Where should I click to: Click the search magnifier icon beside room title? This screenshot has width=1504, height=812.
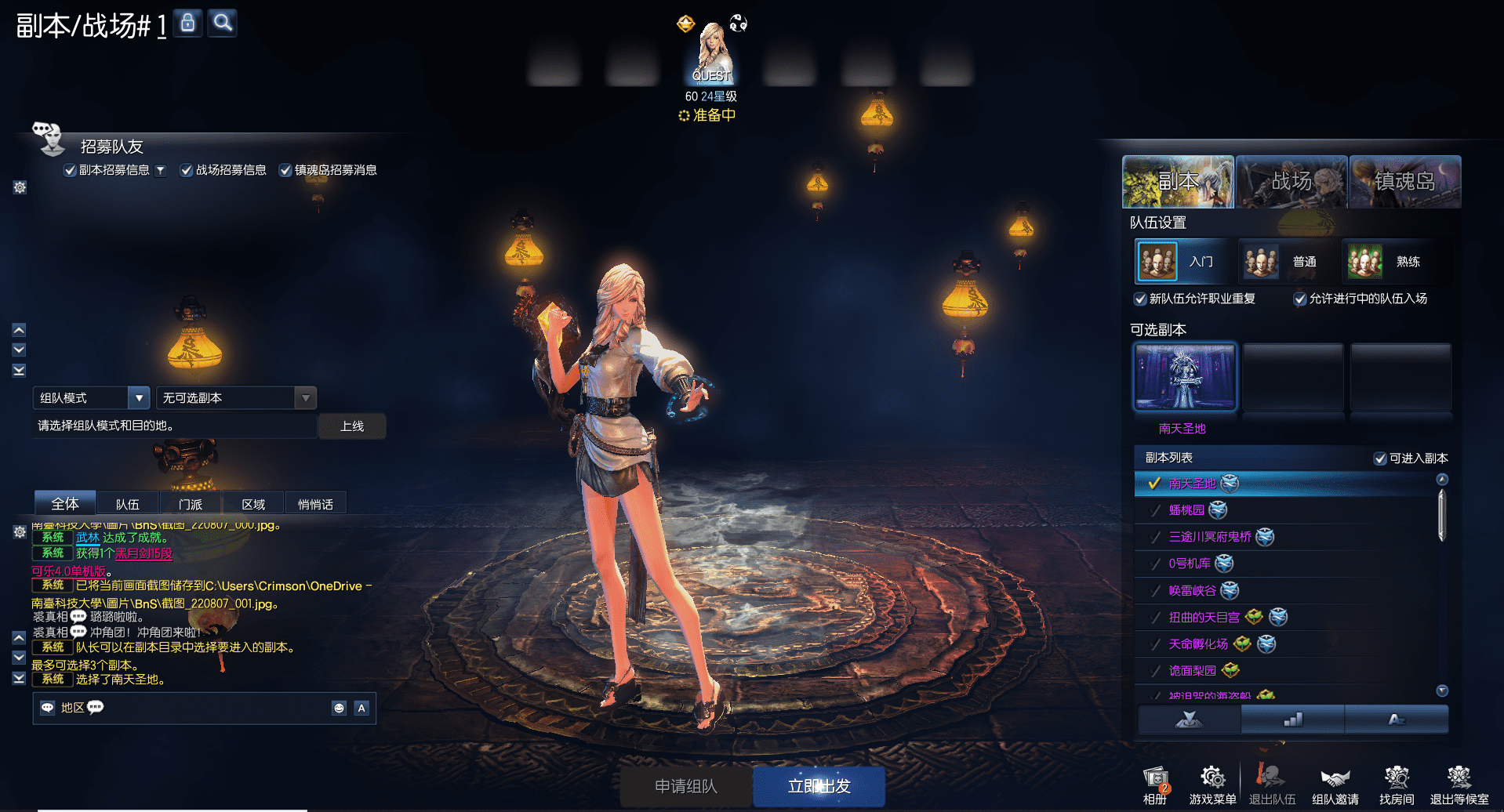point(223,23)
